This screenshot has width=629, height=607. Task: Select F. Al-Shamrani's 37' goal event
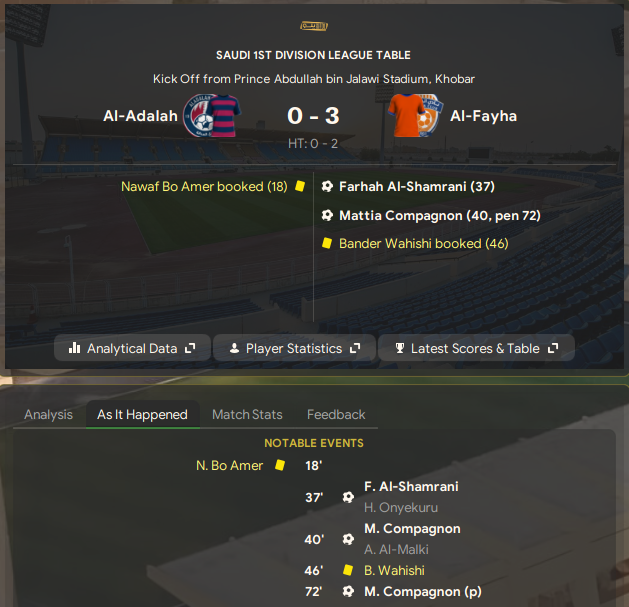tap(411, 487)
